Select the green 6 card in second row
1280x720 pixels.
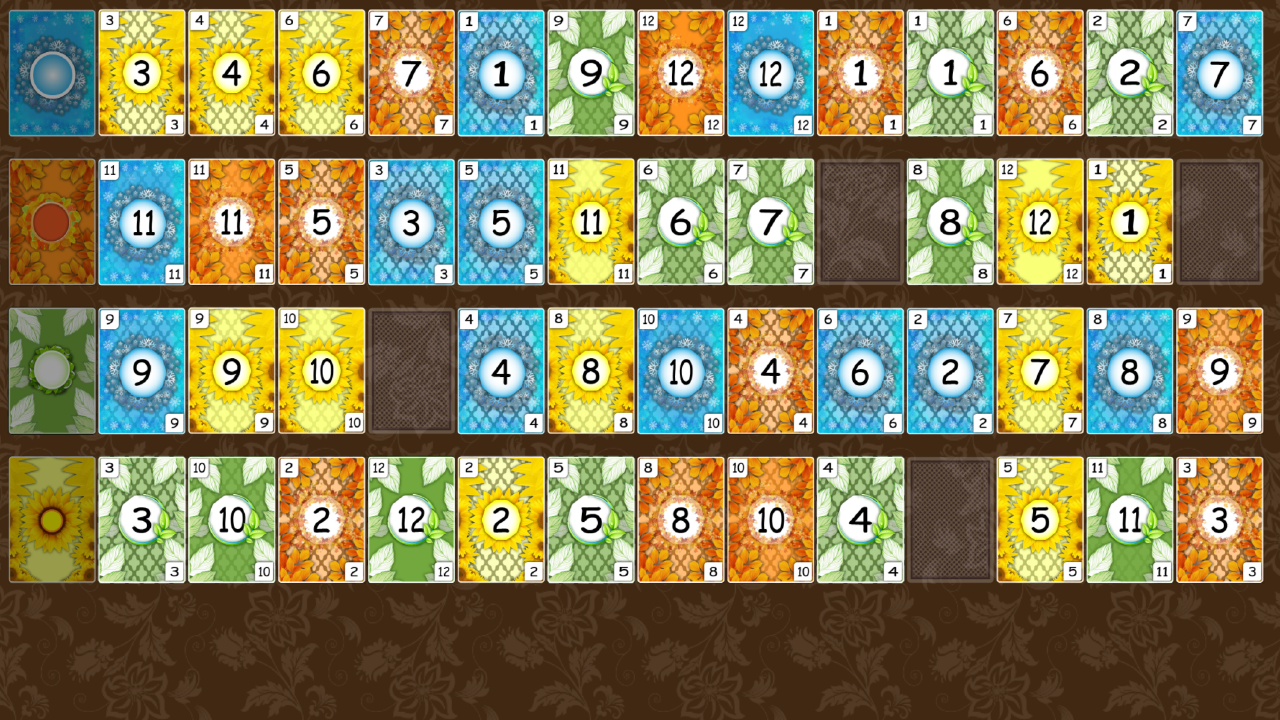pyautogui.click(x=681, y=221)
